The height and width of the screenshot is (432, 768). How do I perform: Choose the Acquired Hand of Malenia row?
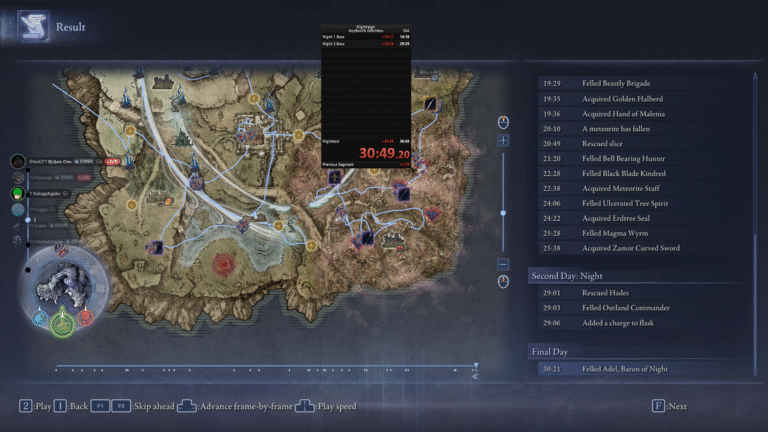[630, 114]
